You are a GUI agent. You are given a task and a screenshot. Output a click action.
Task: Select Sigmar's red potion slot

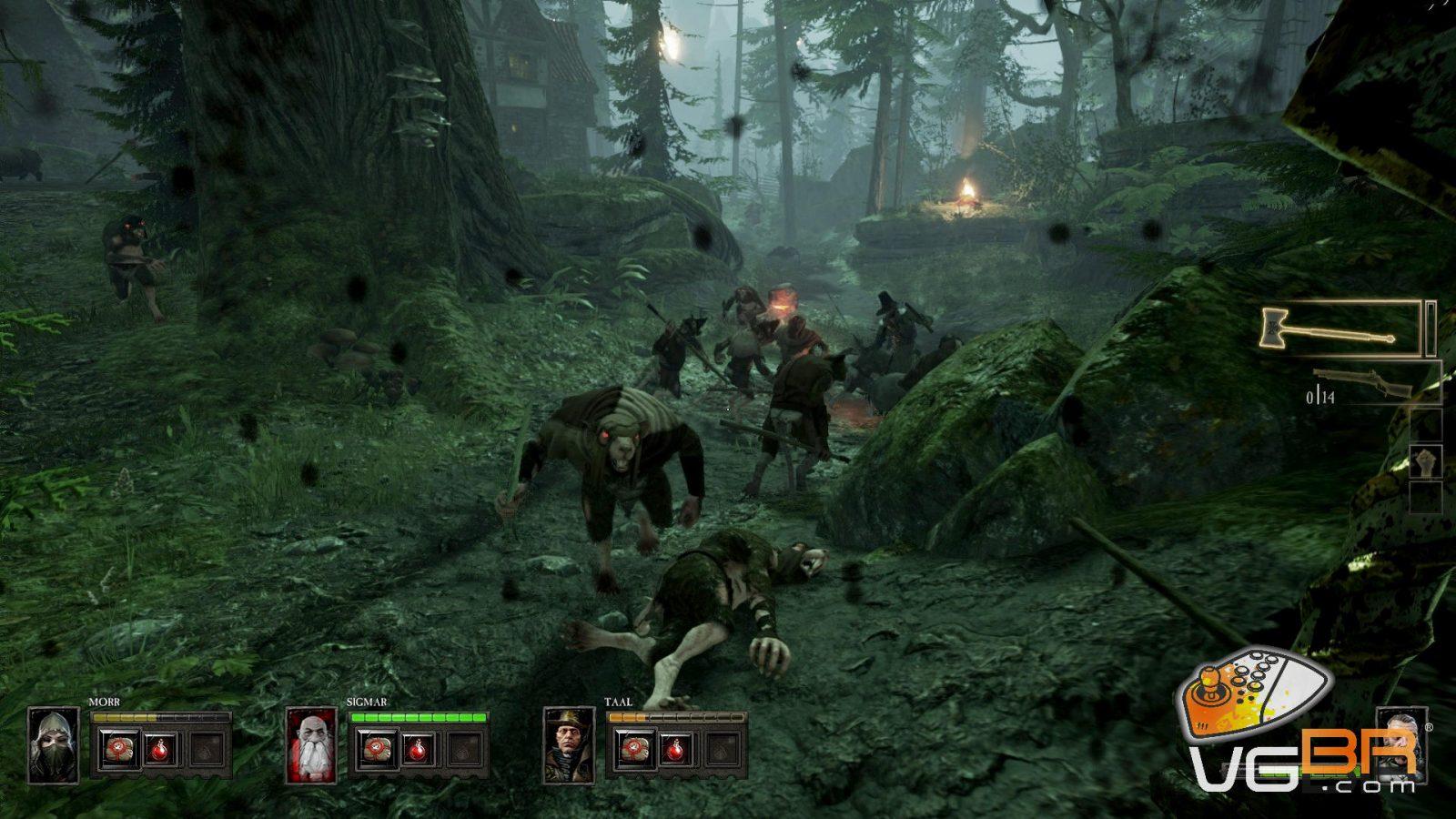click(419, 749)
